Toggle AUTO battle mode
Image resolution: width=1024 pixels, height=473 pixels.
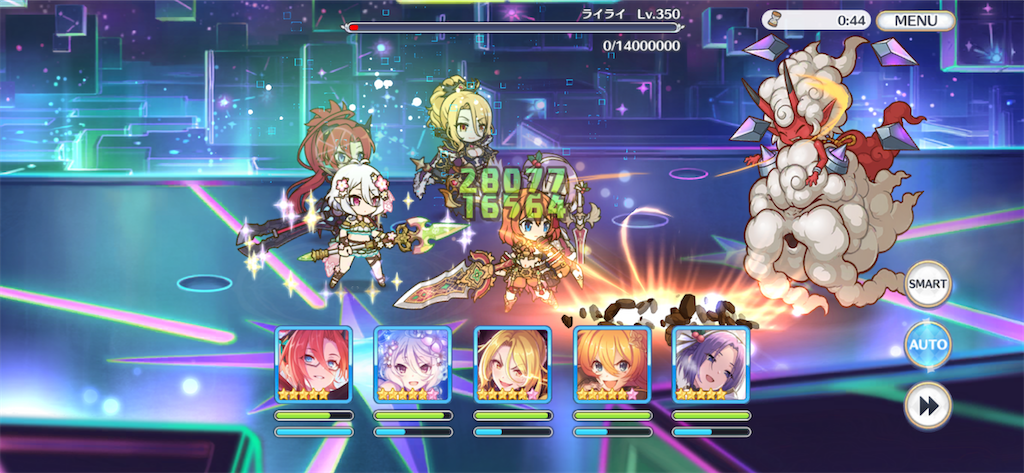(x=927, y=345)
